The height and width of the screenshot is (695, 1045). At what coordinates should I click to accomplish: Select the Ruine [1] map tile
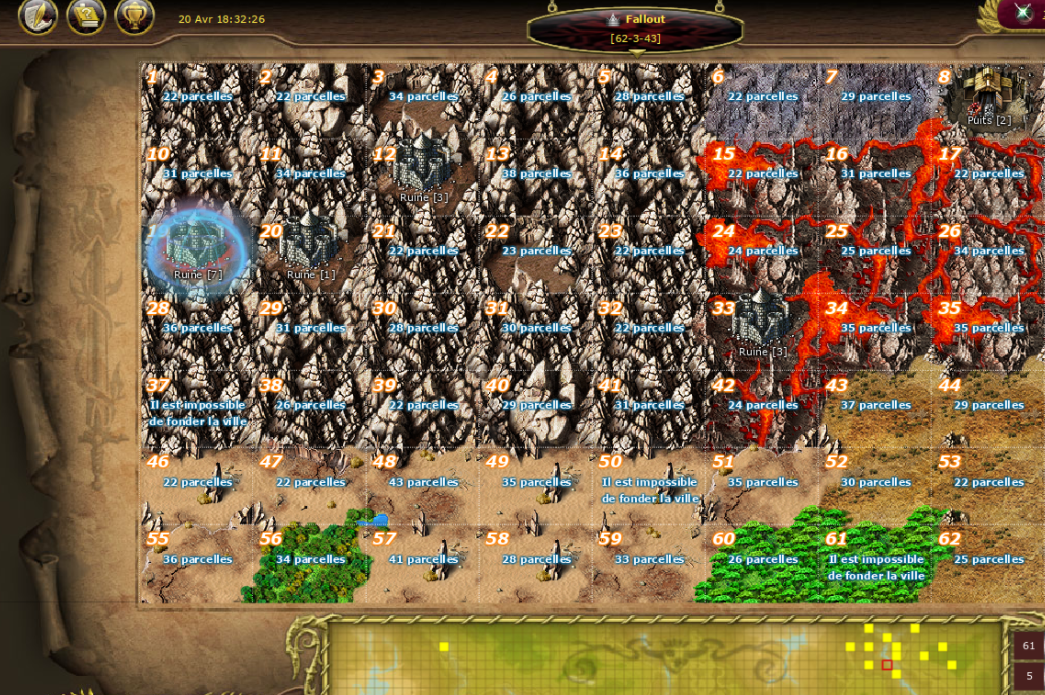[x=310, y=250]
